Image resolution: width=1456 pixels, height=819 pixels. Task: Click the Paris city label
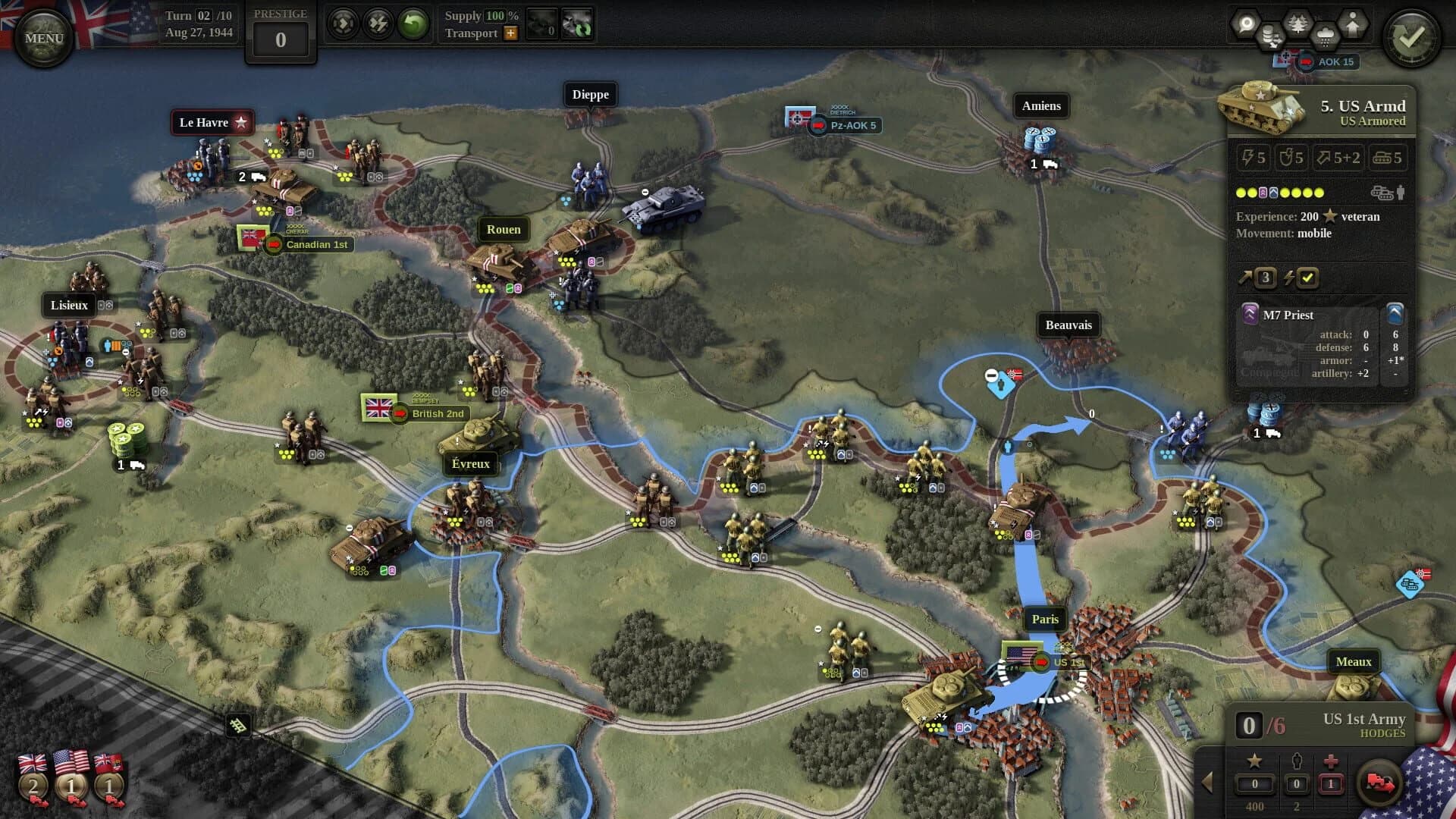(1045, 619)
